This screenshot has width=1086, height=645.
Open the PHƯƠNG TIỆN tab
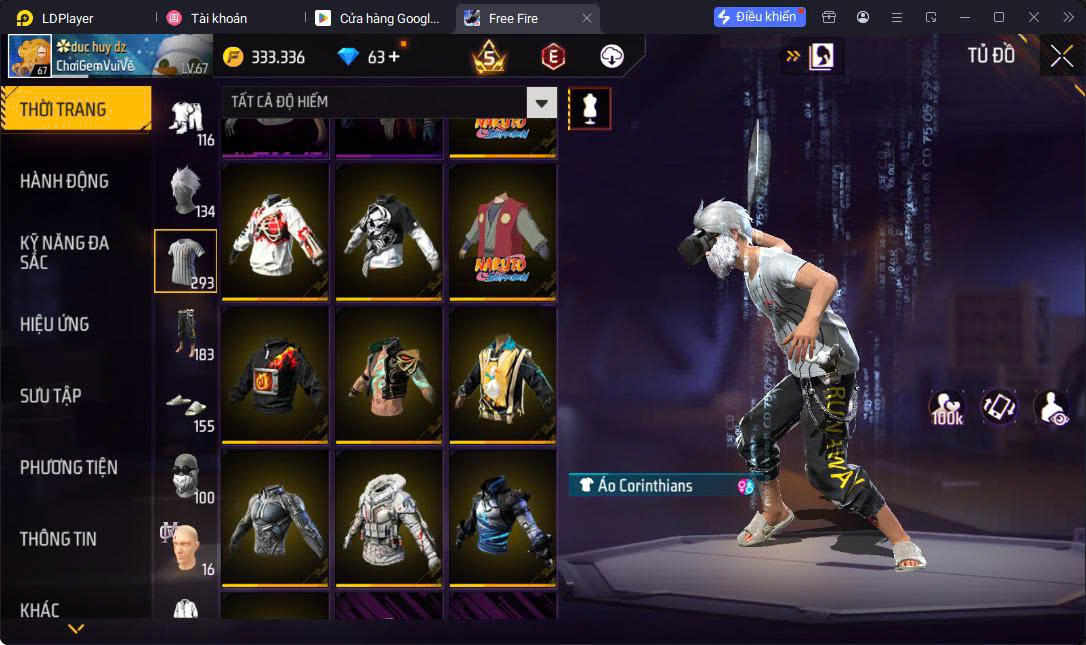click(x=69, y=467)
